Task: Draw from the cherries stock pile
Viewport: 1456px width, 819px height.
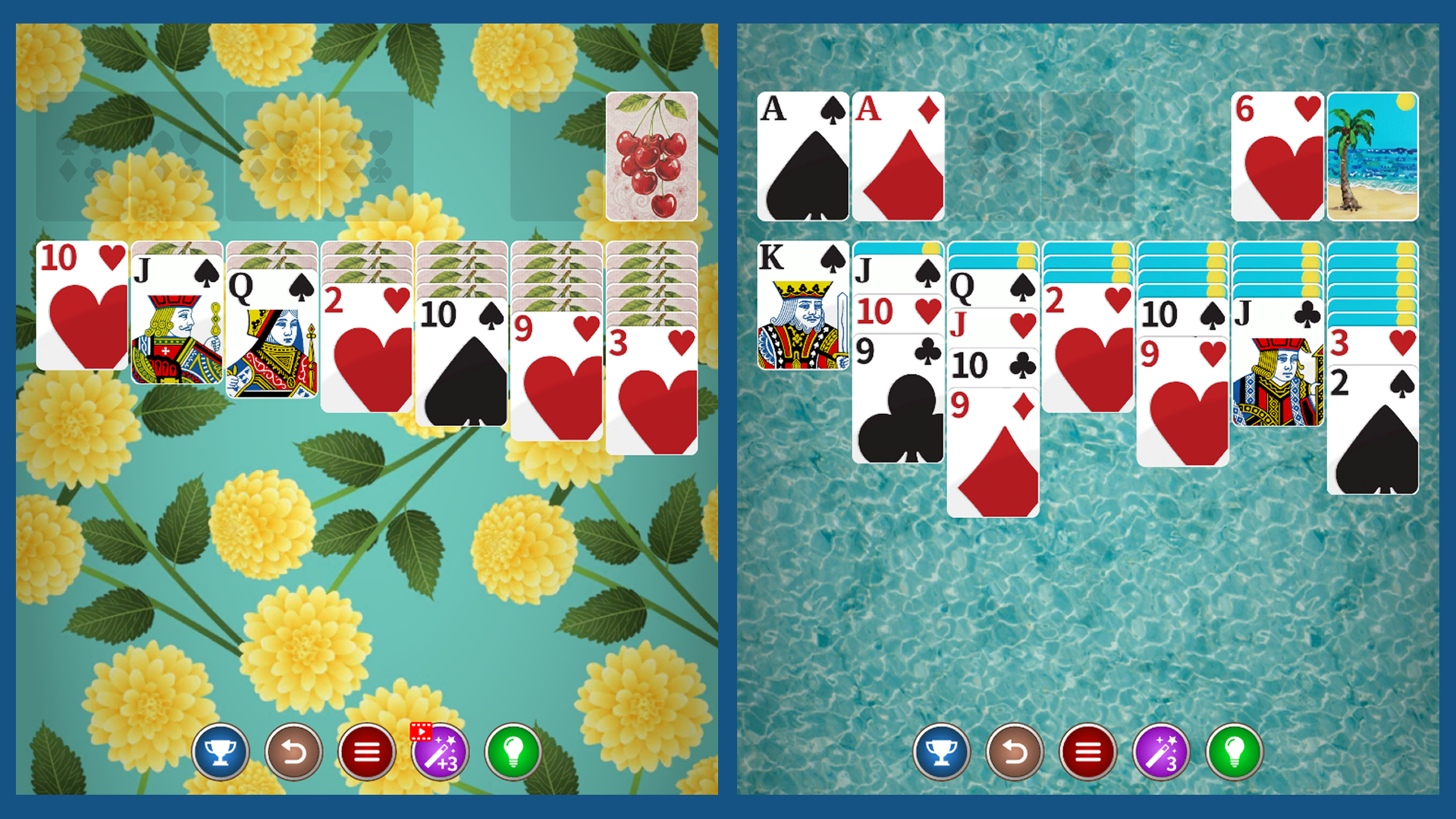Action: 652,157
